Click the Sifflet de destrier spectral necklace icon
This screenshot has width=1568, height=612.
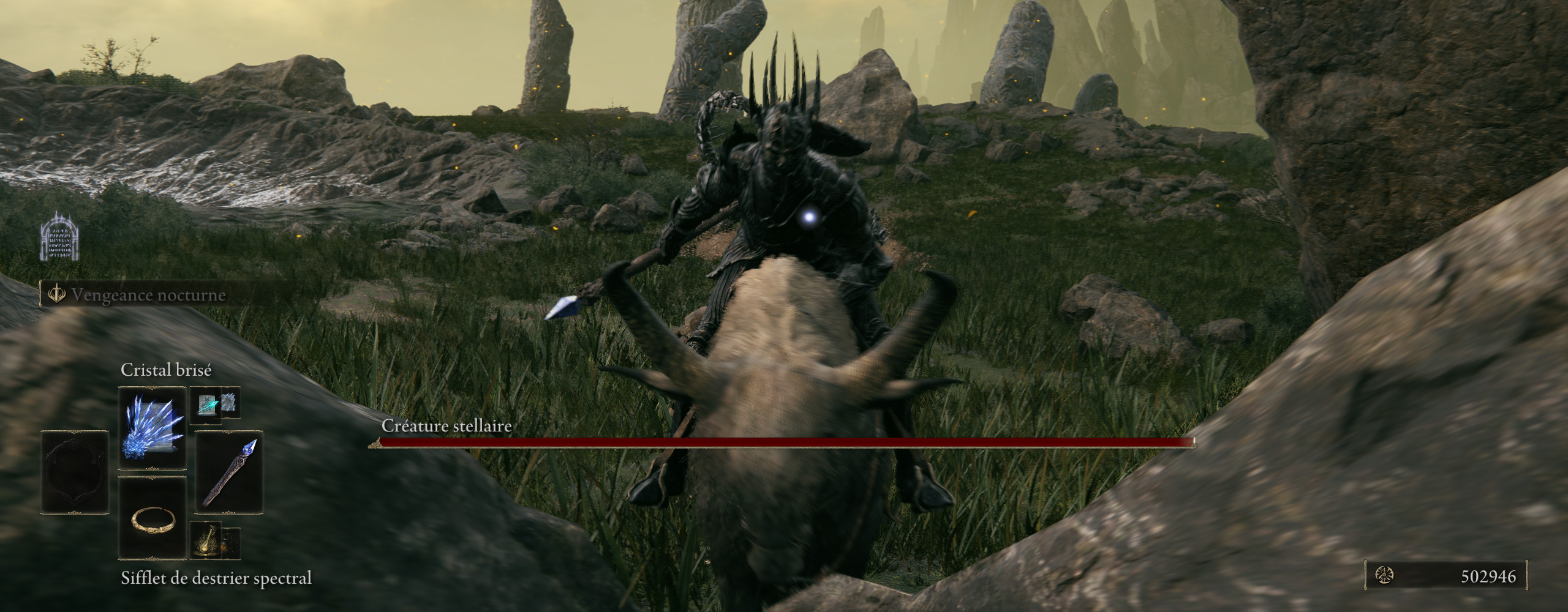click(x=153, y=534)
